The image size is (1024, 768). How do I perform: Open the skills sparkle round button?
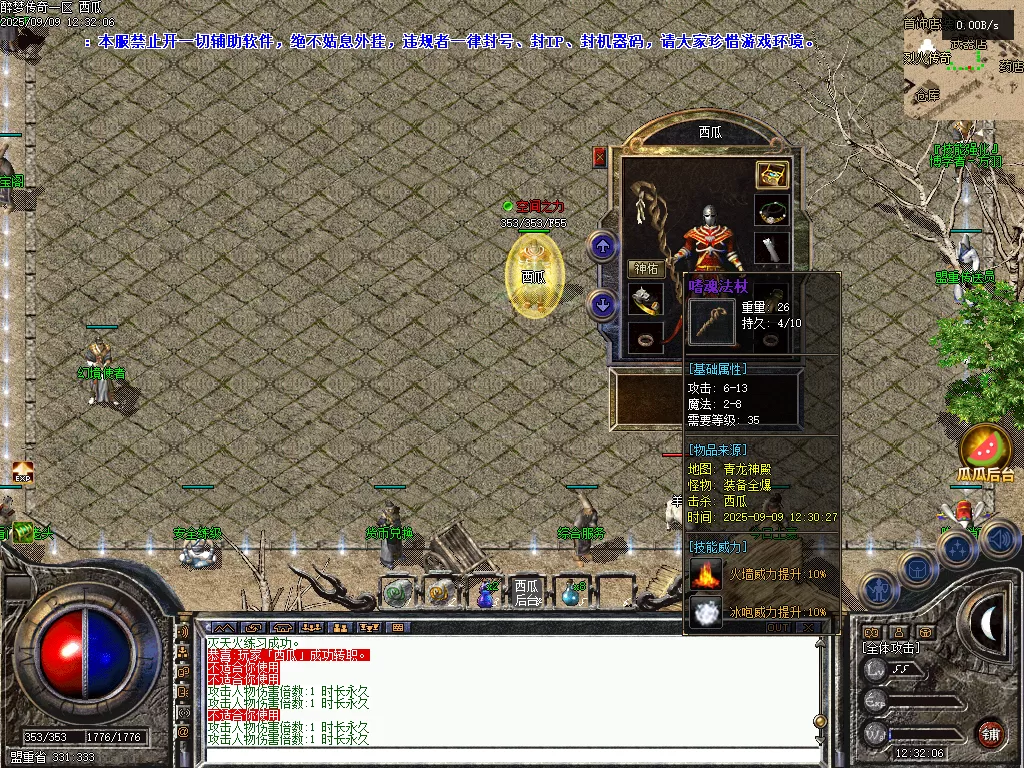(956, 549)
